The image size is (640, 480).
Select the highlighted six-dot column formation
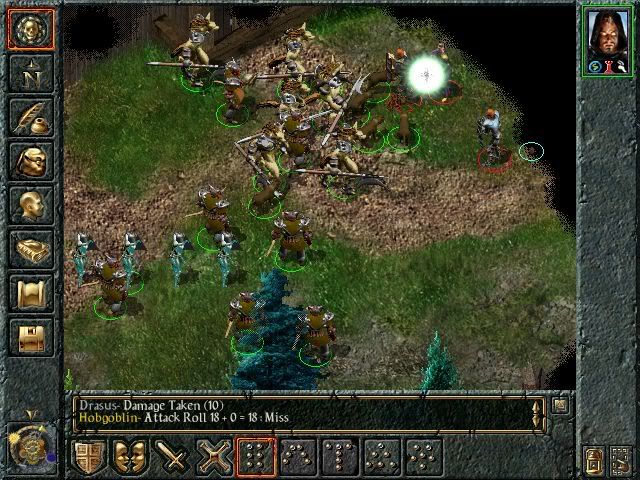click(255, 457)
